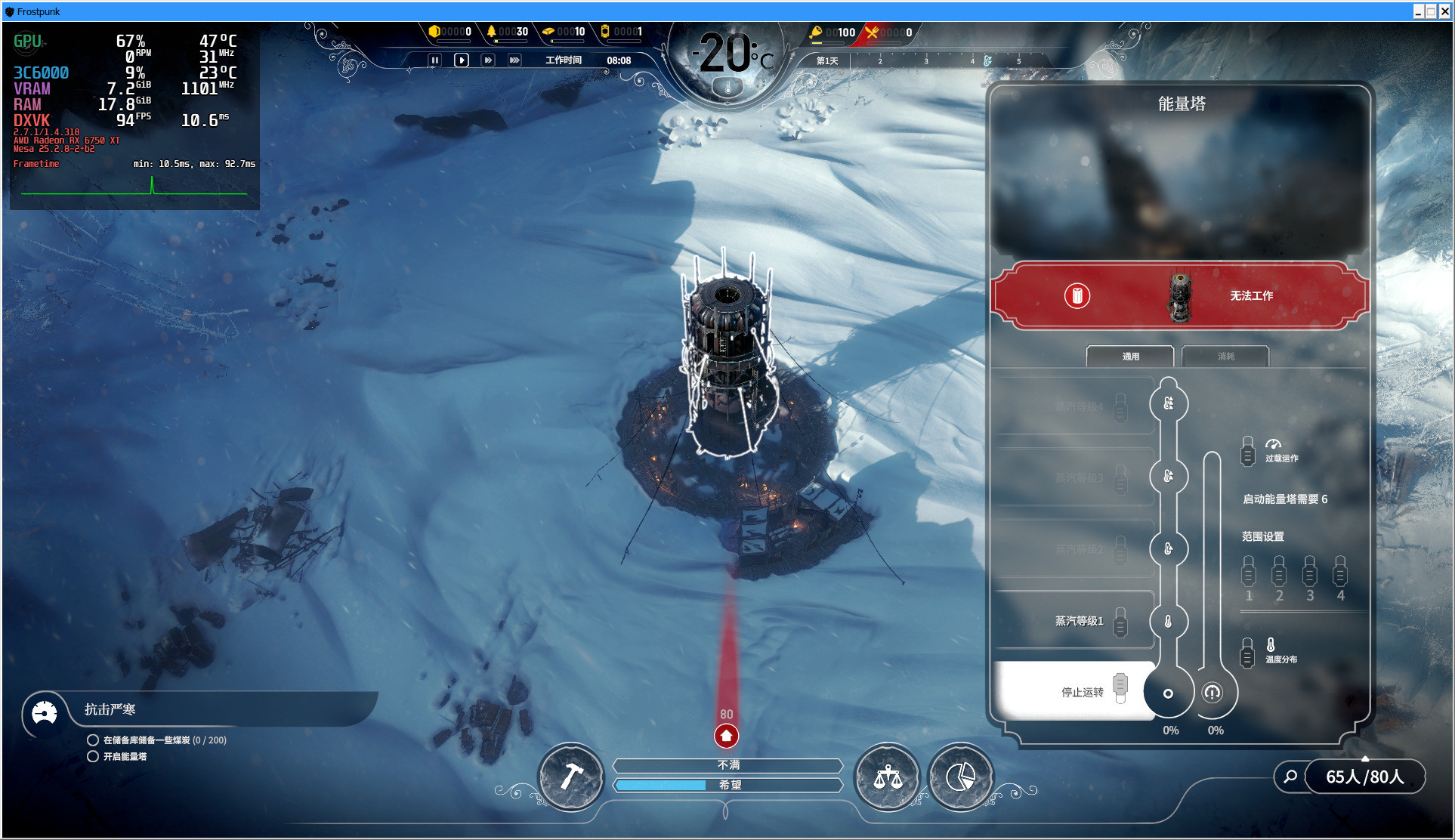The image size is (1455, 840).
Task: Click the red home marker icon
Action: click(726, 735)
